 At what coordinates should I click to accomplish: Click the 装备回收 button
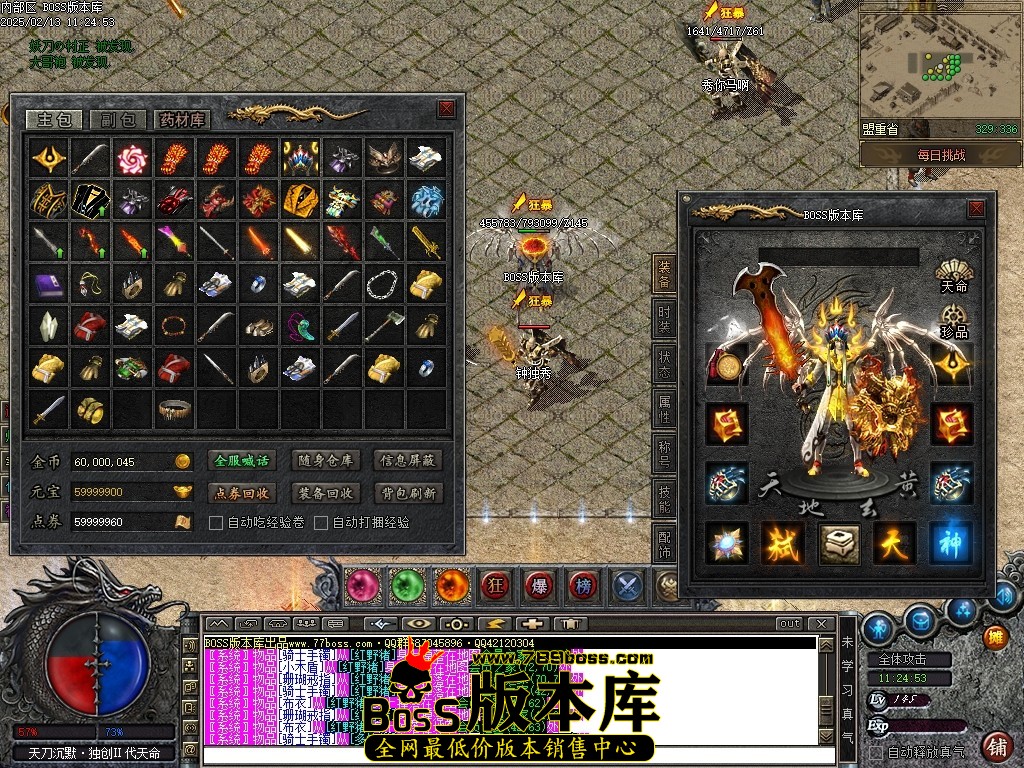click(x=325, y=493)
